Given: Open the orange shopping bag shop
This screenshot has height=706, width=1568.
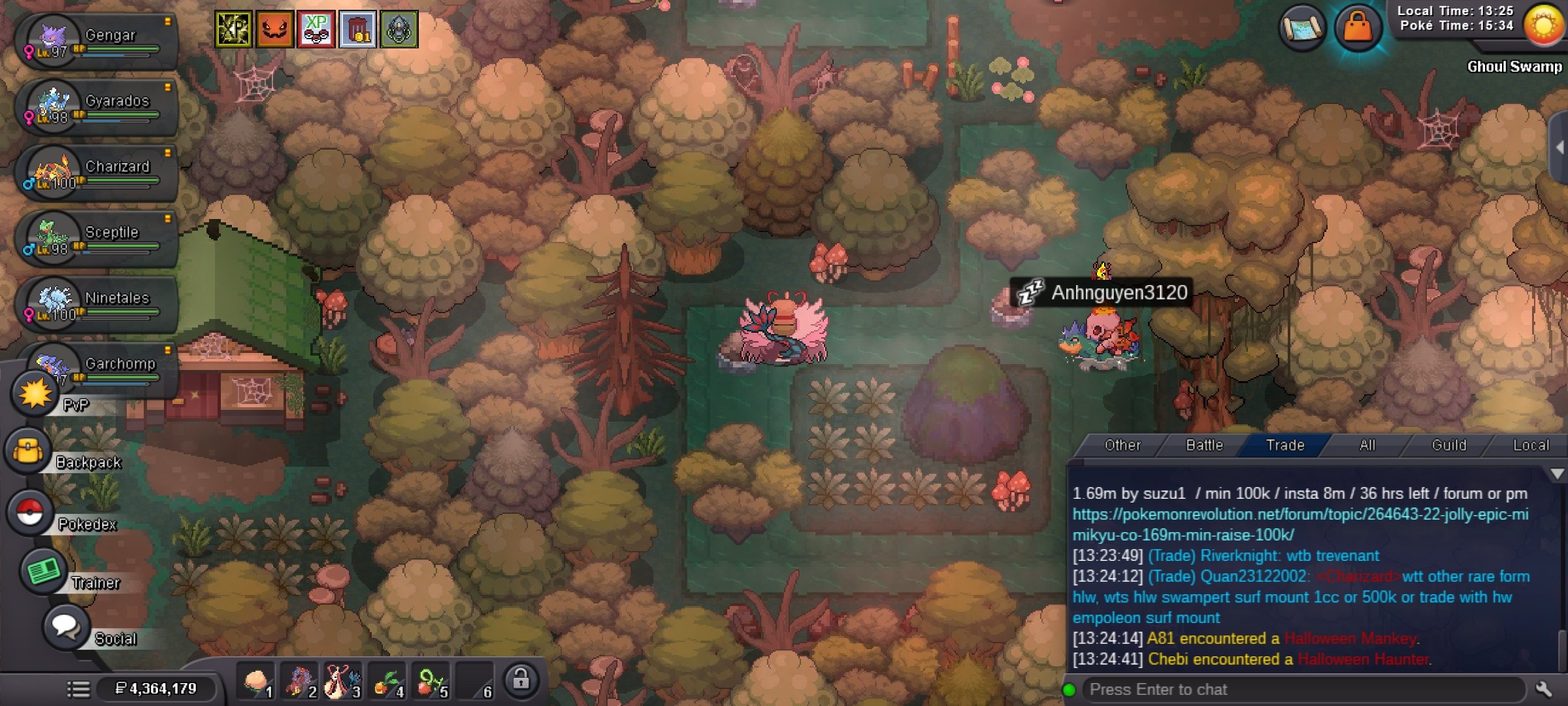Looking at the screenshot, I should tap(1358, 28).
